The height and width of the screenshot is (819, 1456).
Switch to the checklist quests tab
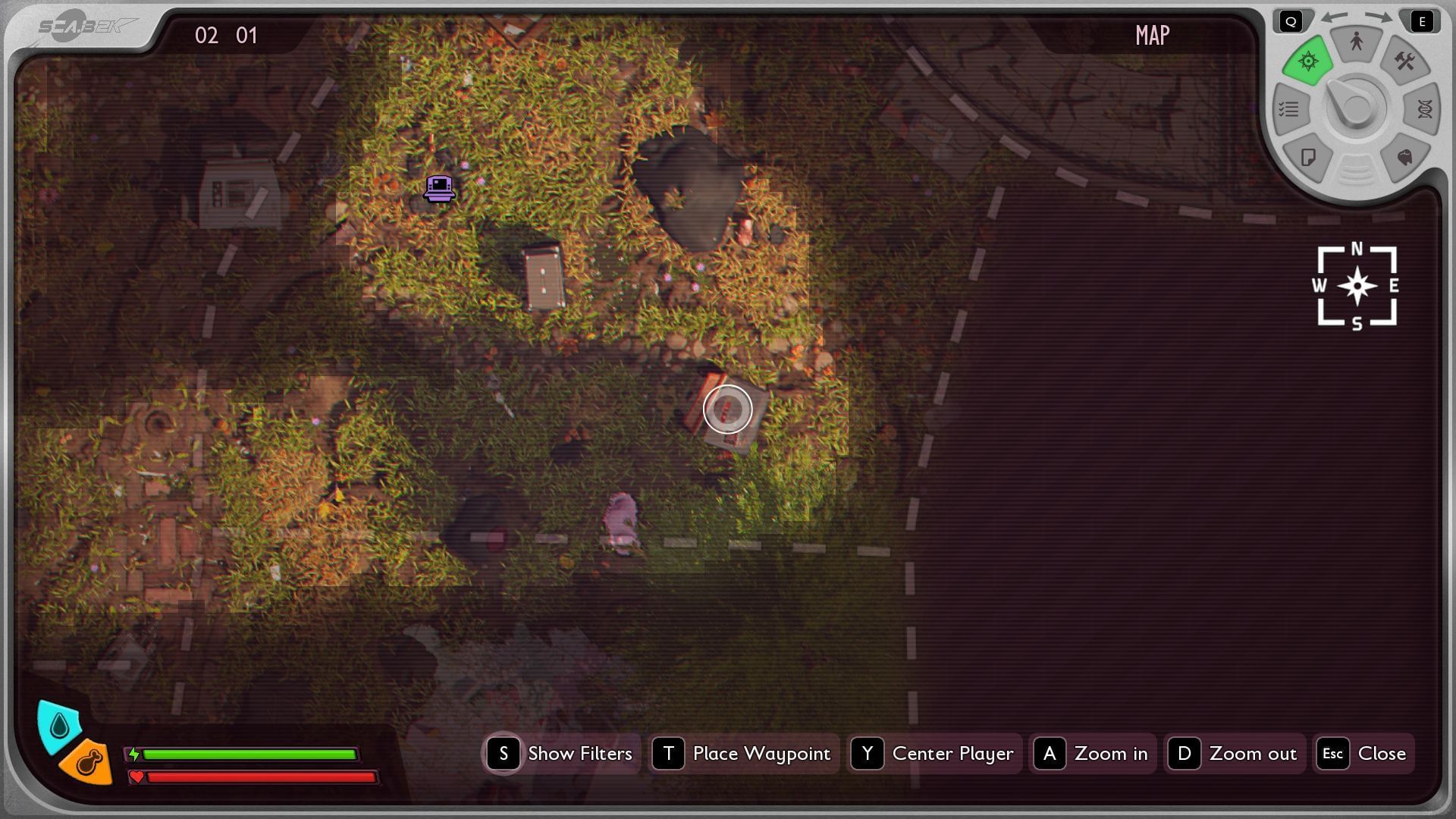pos(1289,109)
